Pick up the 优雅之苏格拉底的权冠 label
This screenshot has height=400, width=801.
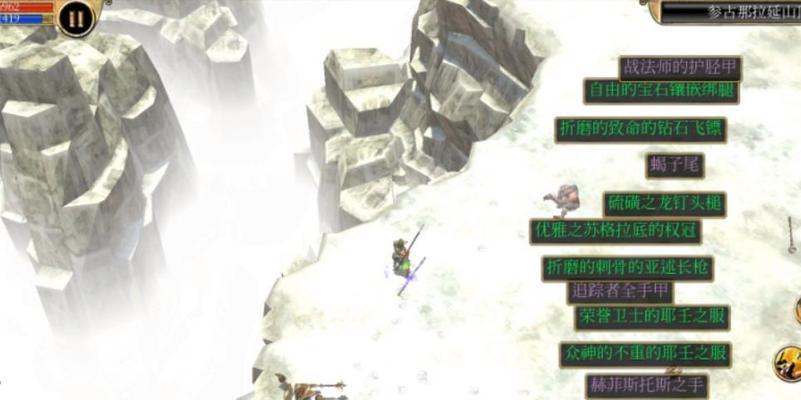tap(615, 230)
